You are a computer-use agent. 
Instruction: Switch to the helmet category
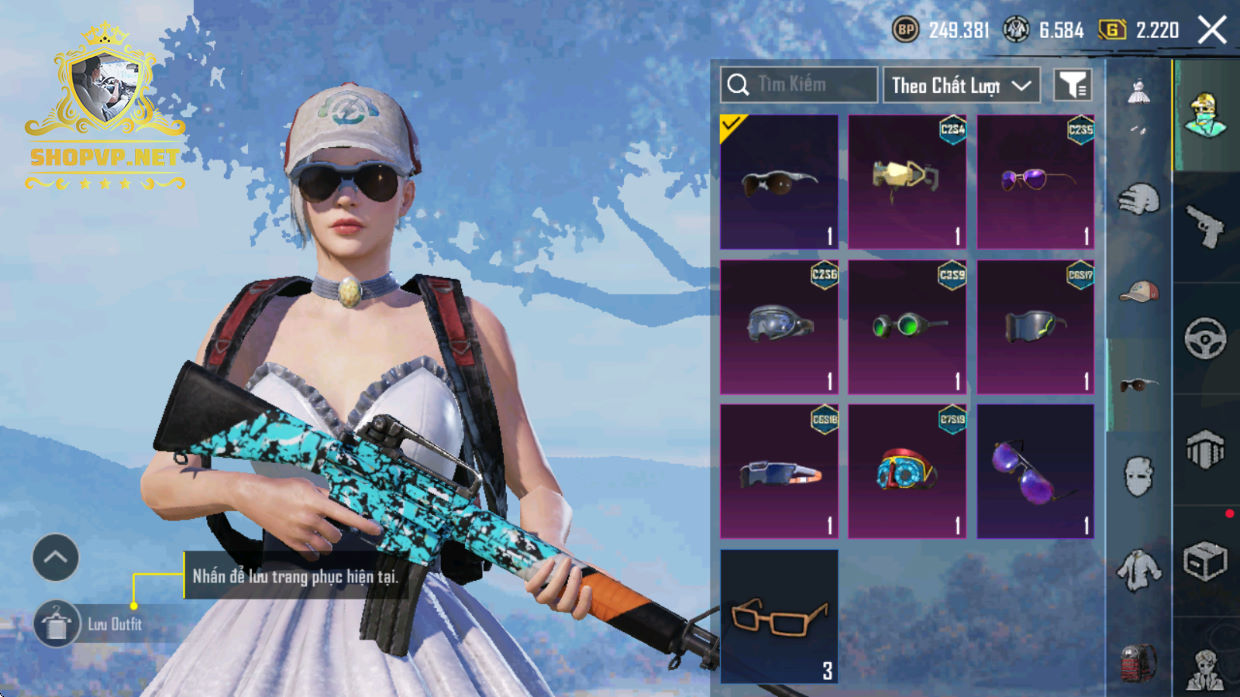[1138, 199]
